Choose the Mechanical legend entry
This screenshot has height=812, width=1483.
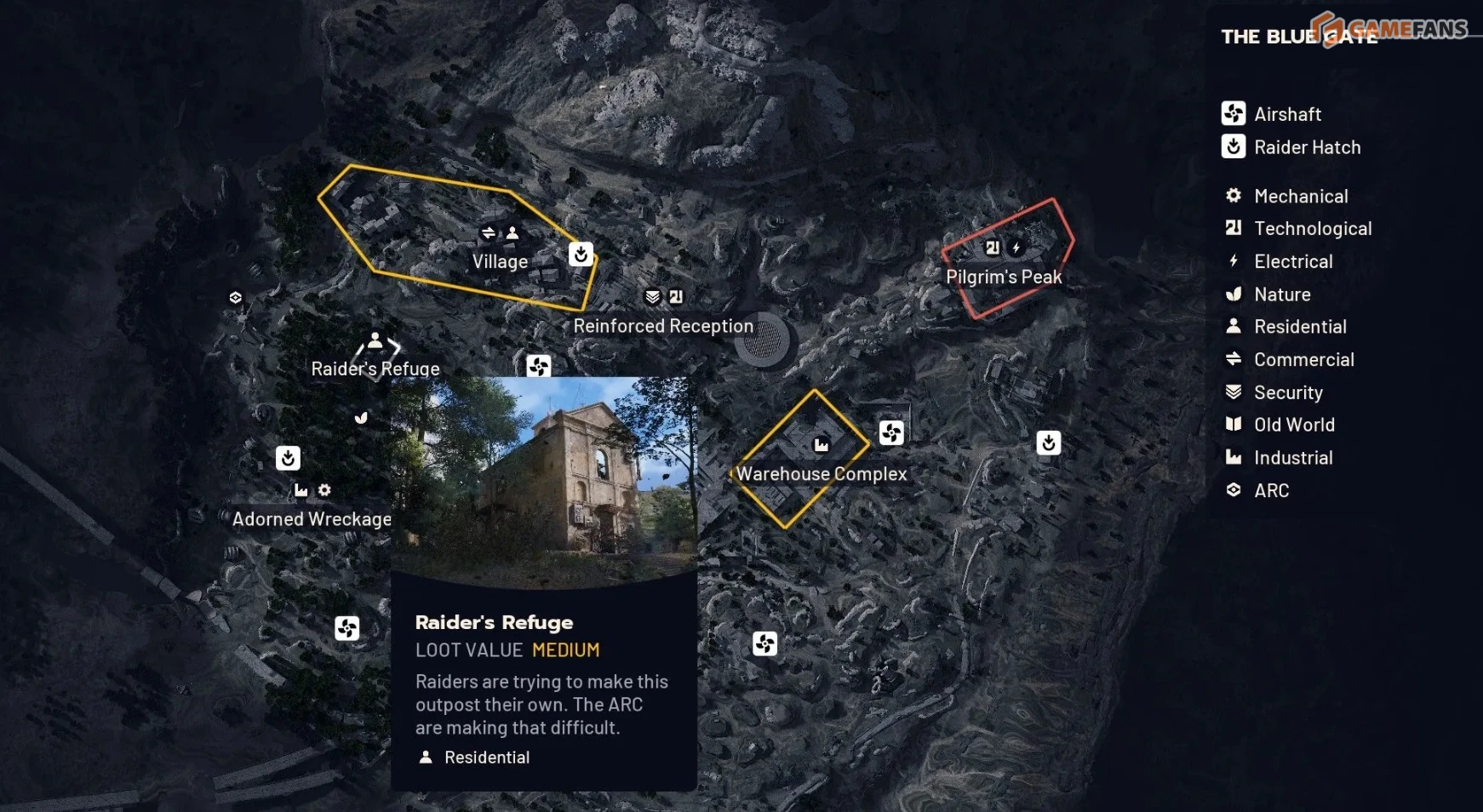(1300, 197)
